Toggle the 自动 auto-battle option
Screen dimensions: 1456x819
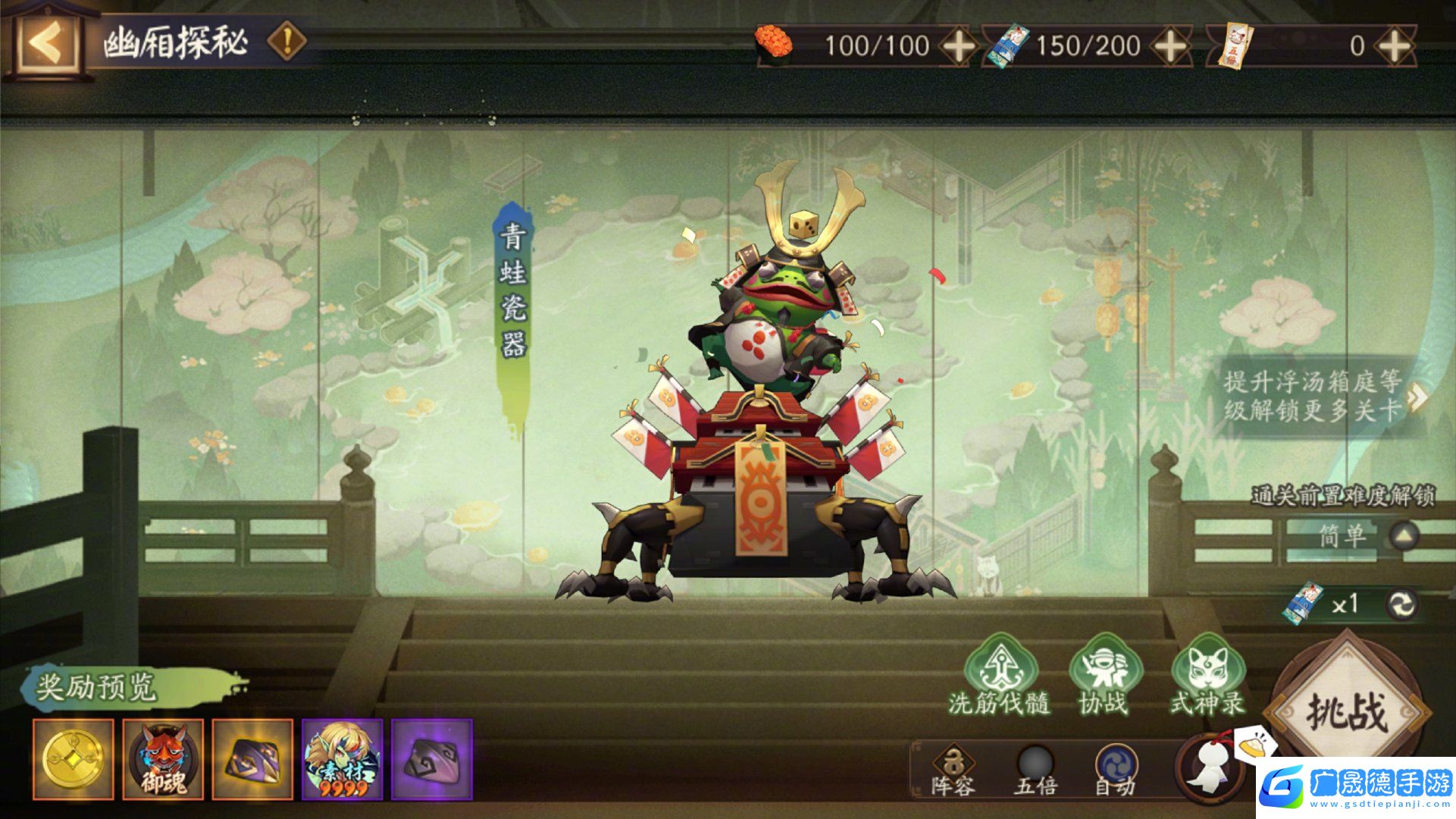tap(1116, 769)
